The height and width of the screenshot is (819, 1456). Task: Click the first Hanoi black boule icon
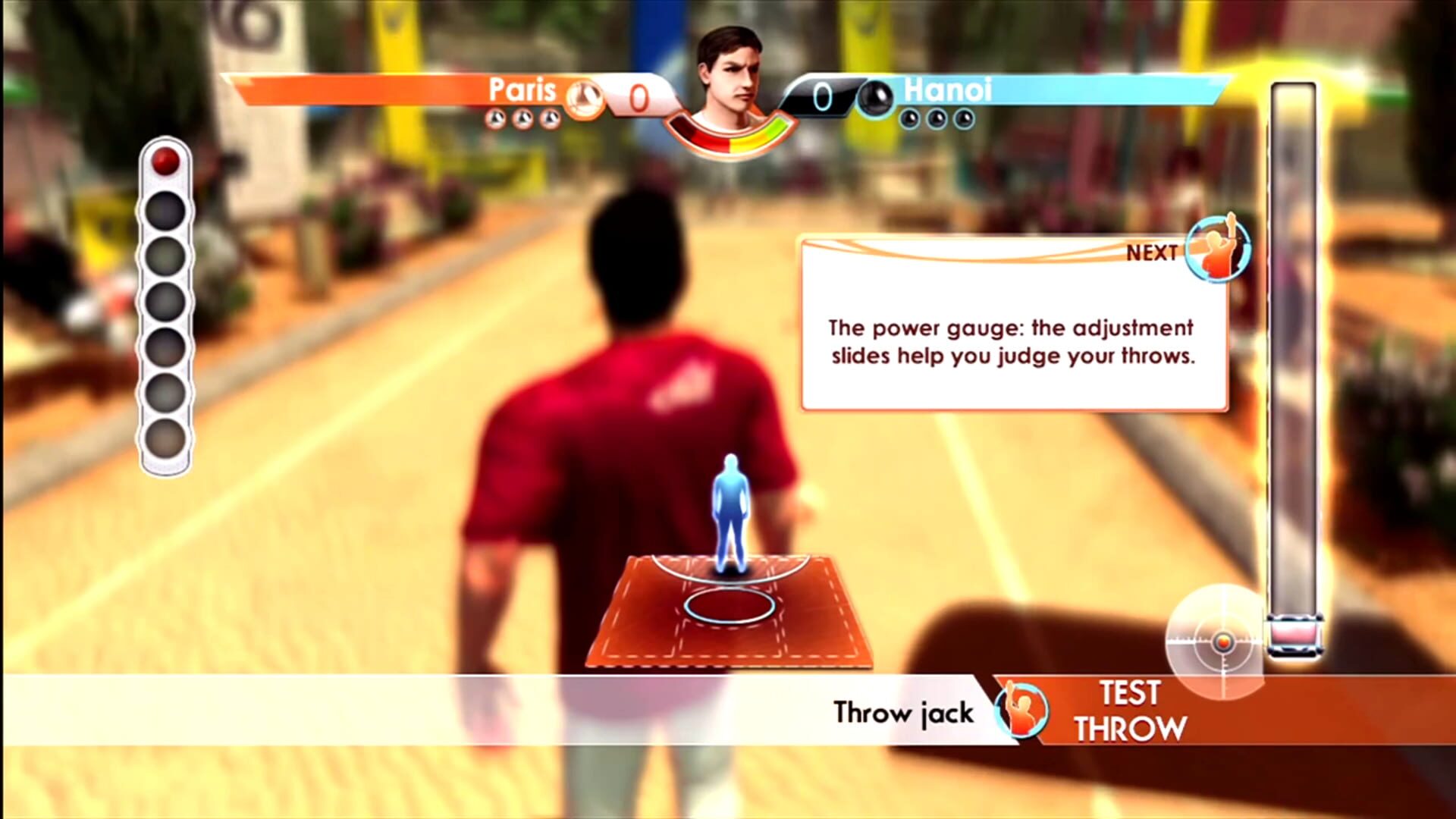point(908,119)
